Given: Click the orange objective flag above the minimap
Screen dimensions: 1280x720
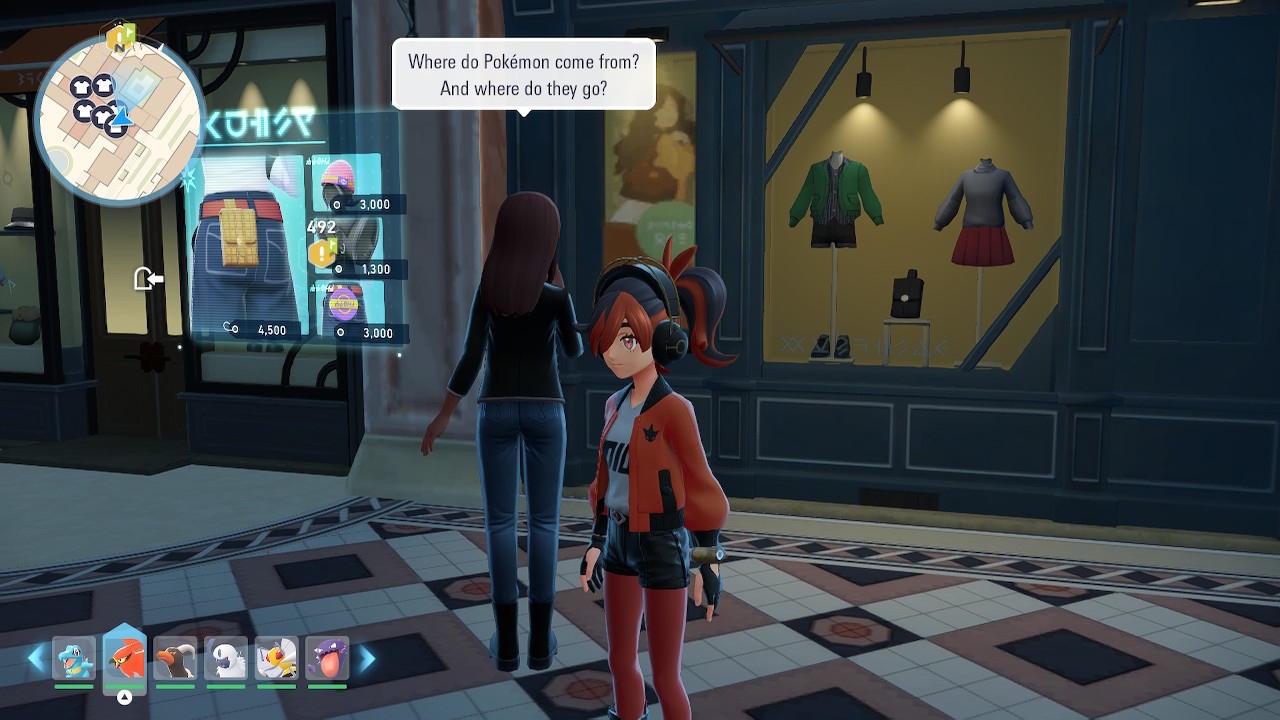Looking at the screenshot, I should click(x=119, y=39).
